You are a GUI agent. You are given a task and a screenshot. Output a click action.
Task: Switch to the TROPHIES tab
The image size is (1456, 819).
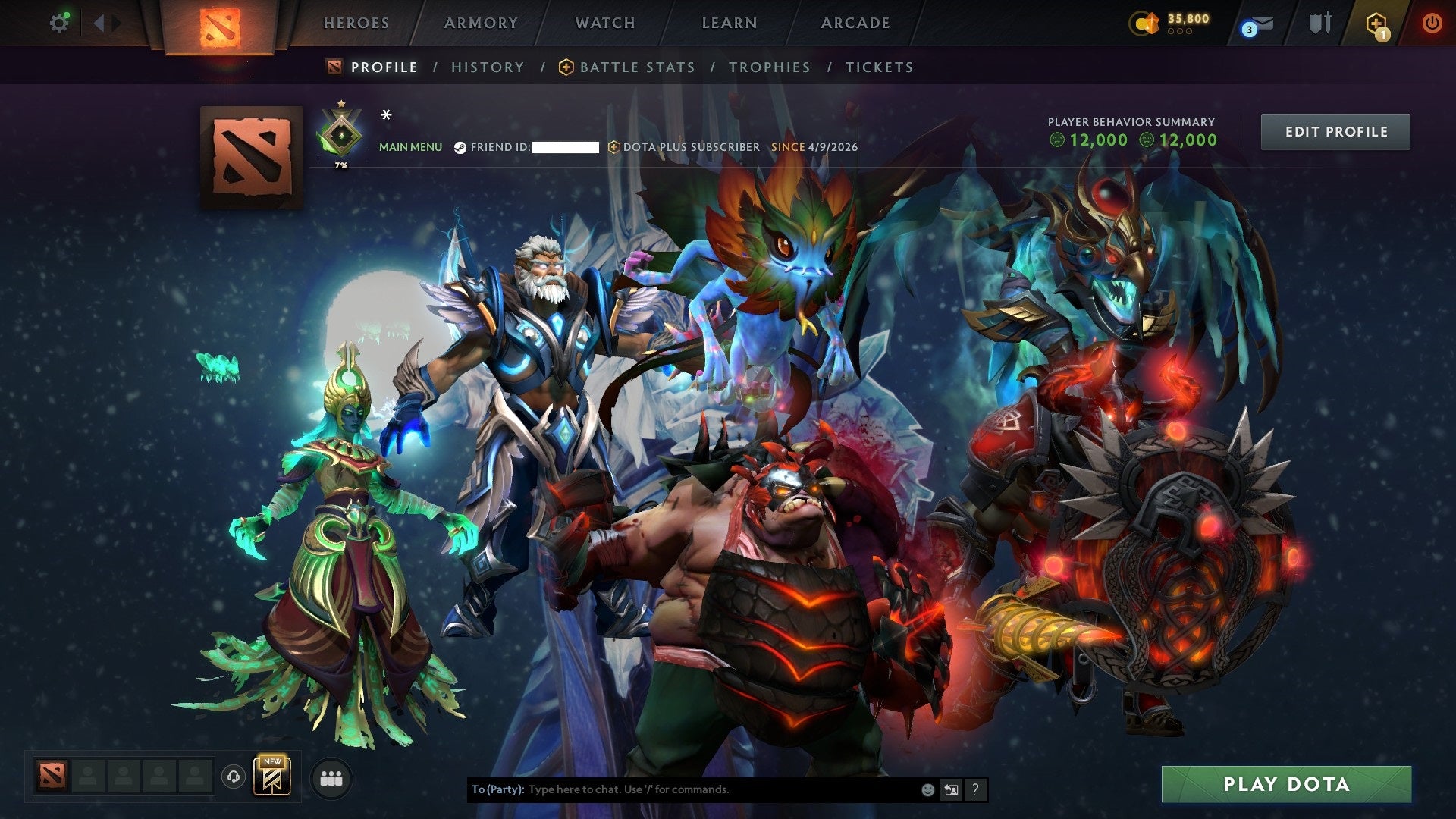(x=770, y=67)
